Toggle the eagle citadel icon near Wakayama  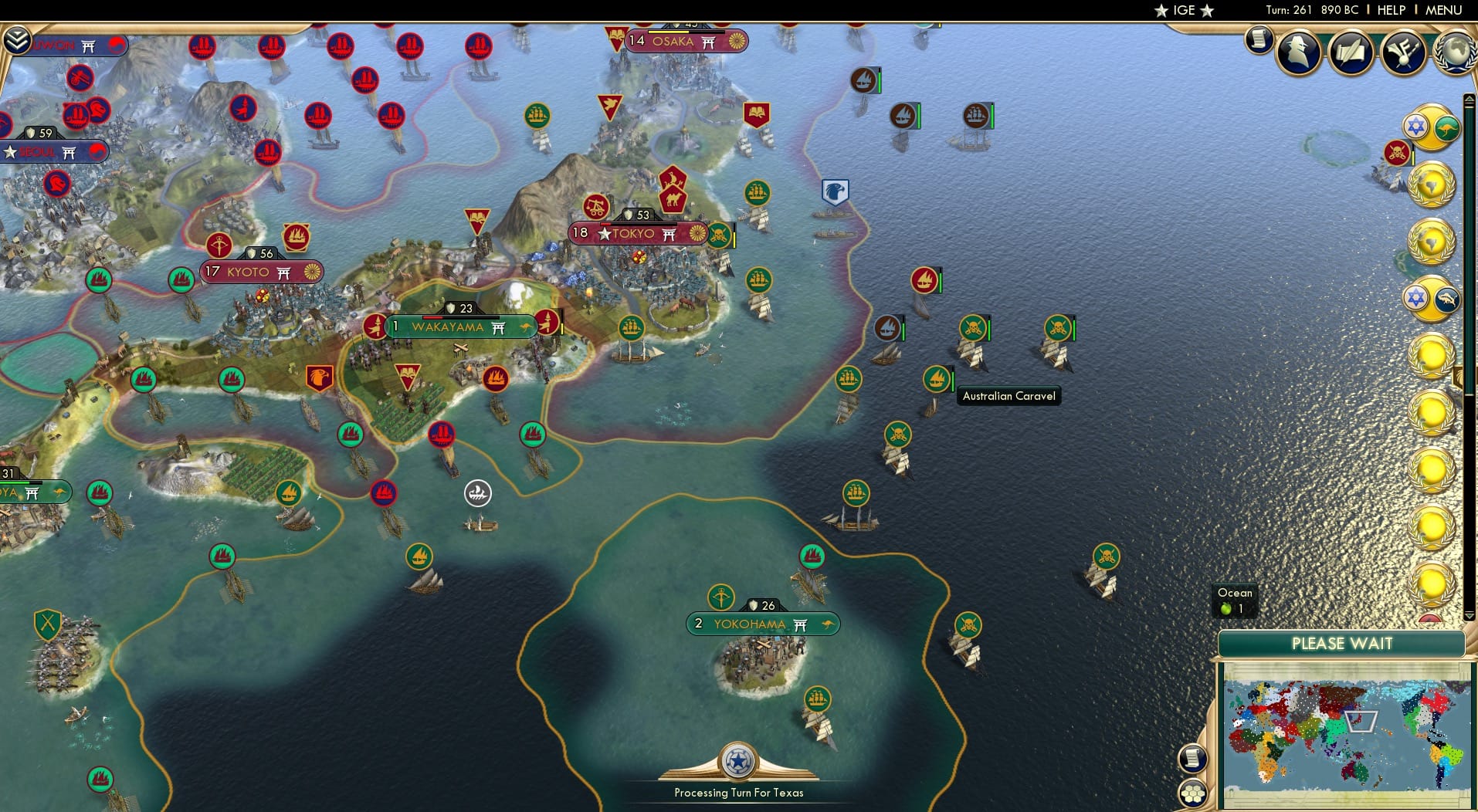click(x=319, y=375)
